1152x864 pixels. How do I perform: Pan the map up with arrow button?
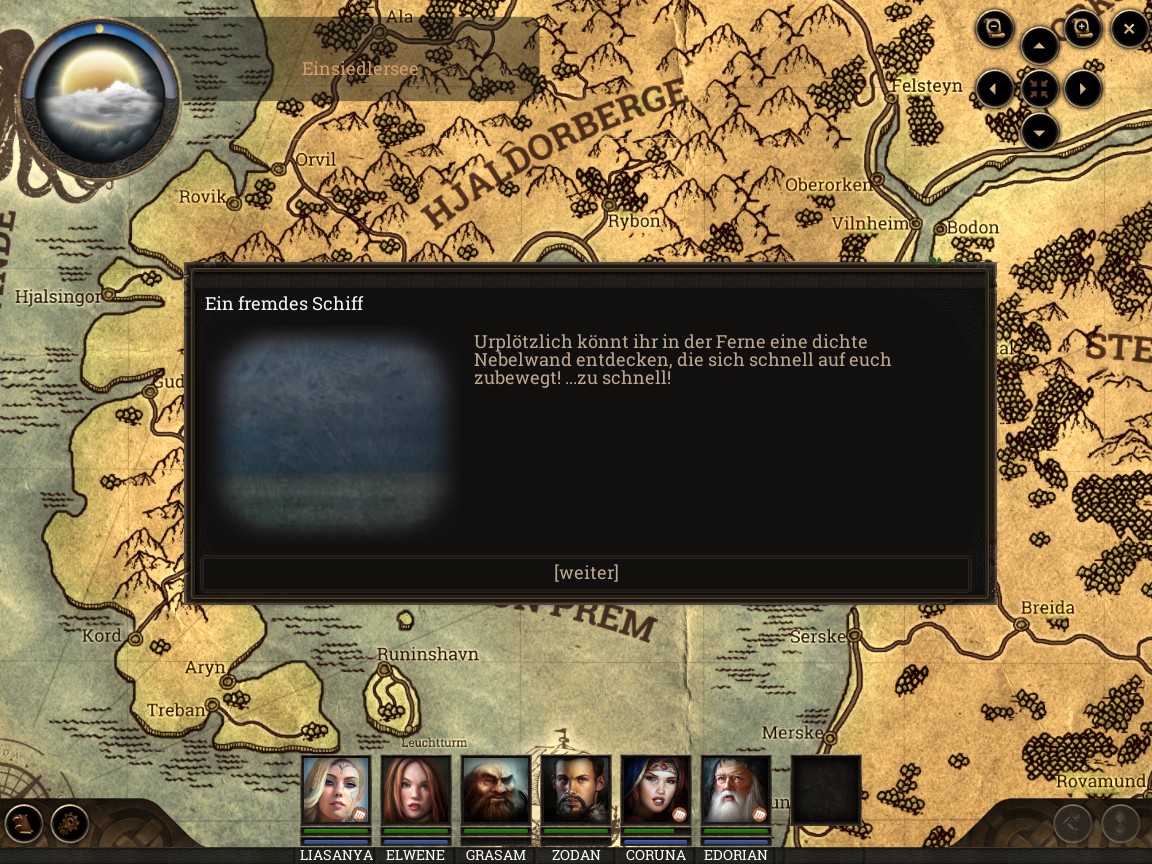coord(1040,46)
